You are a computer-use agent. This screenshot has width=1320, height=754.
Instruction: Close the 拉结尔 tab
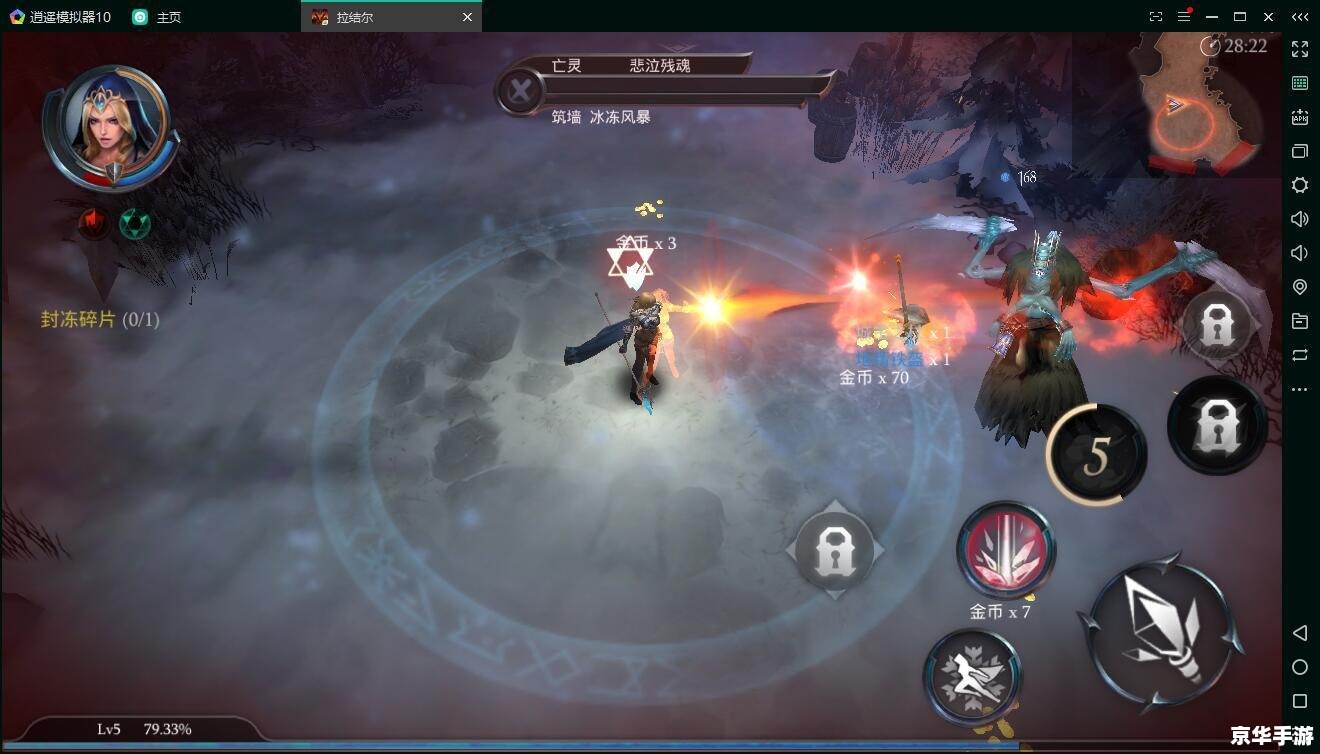[x=467, y=17]
